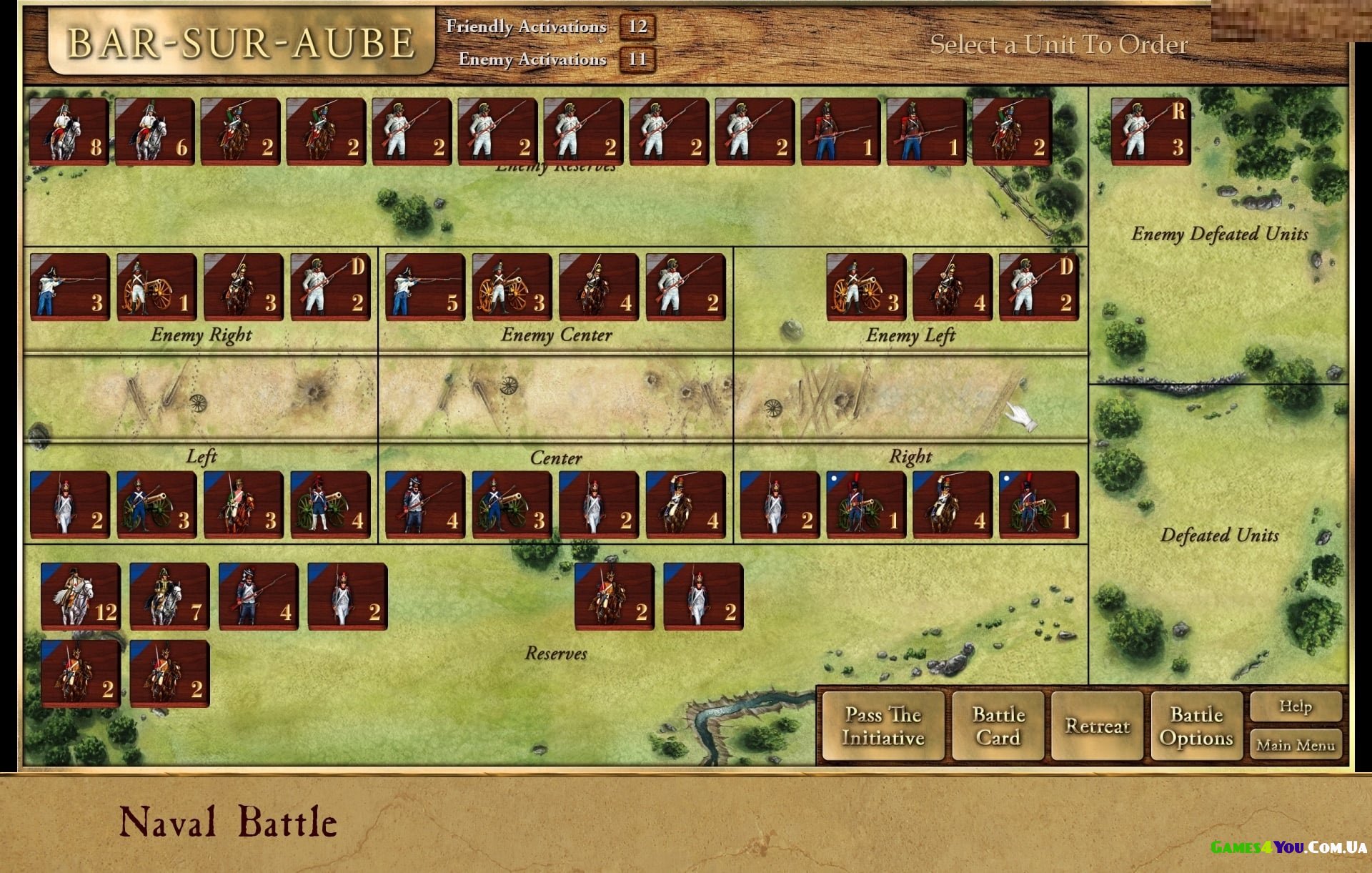Pick the Center cavalry unit with strength 4
Viewport: 1372px width, 873px height.
point(686,504)
